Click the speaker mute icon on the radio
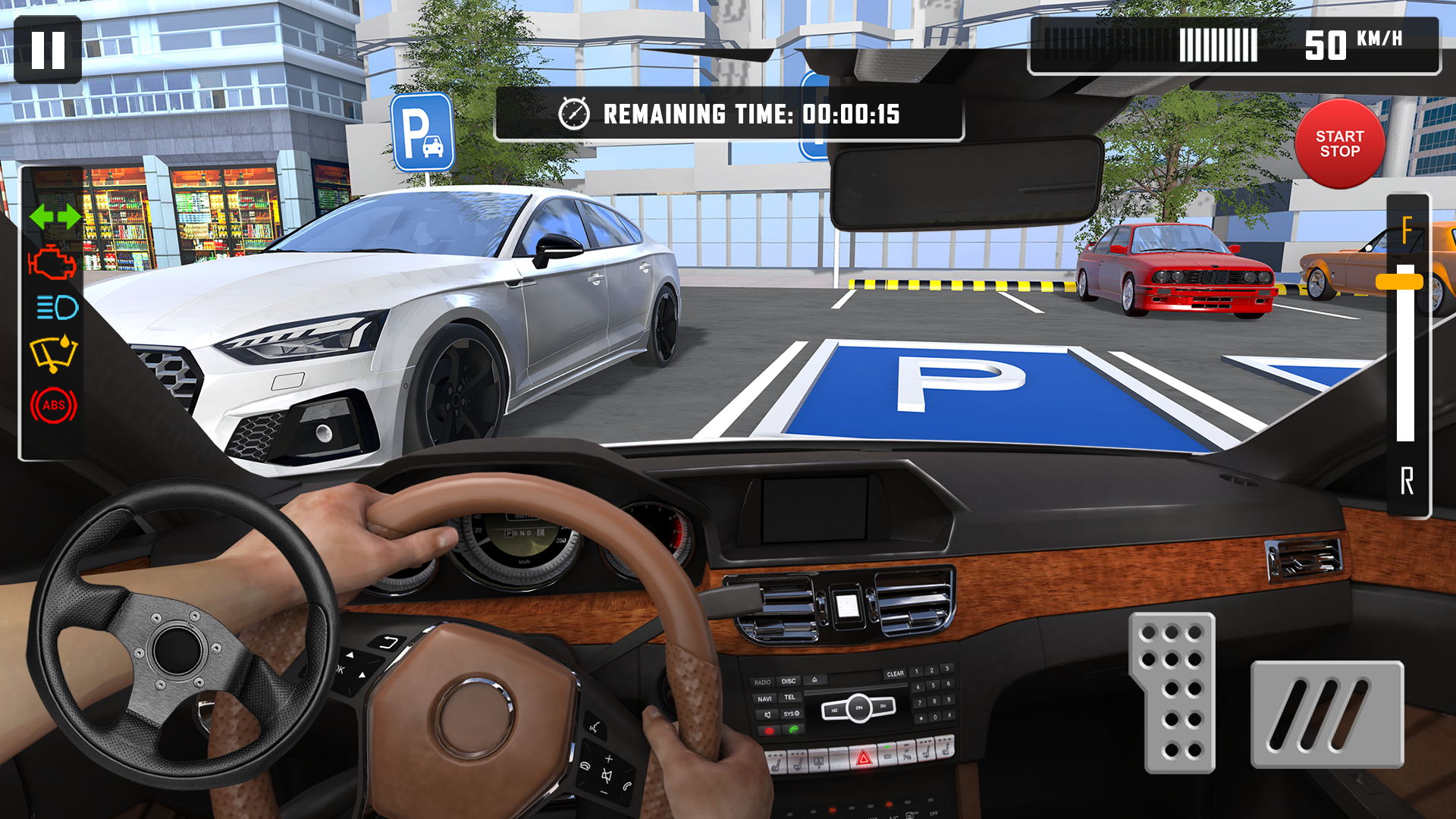 (x=767, y=714)
